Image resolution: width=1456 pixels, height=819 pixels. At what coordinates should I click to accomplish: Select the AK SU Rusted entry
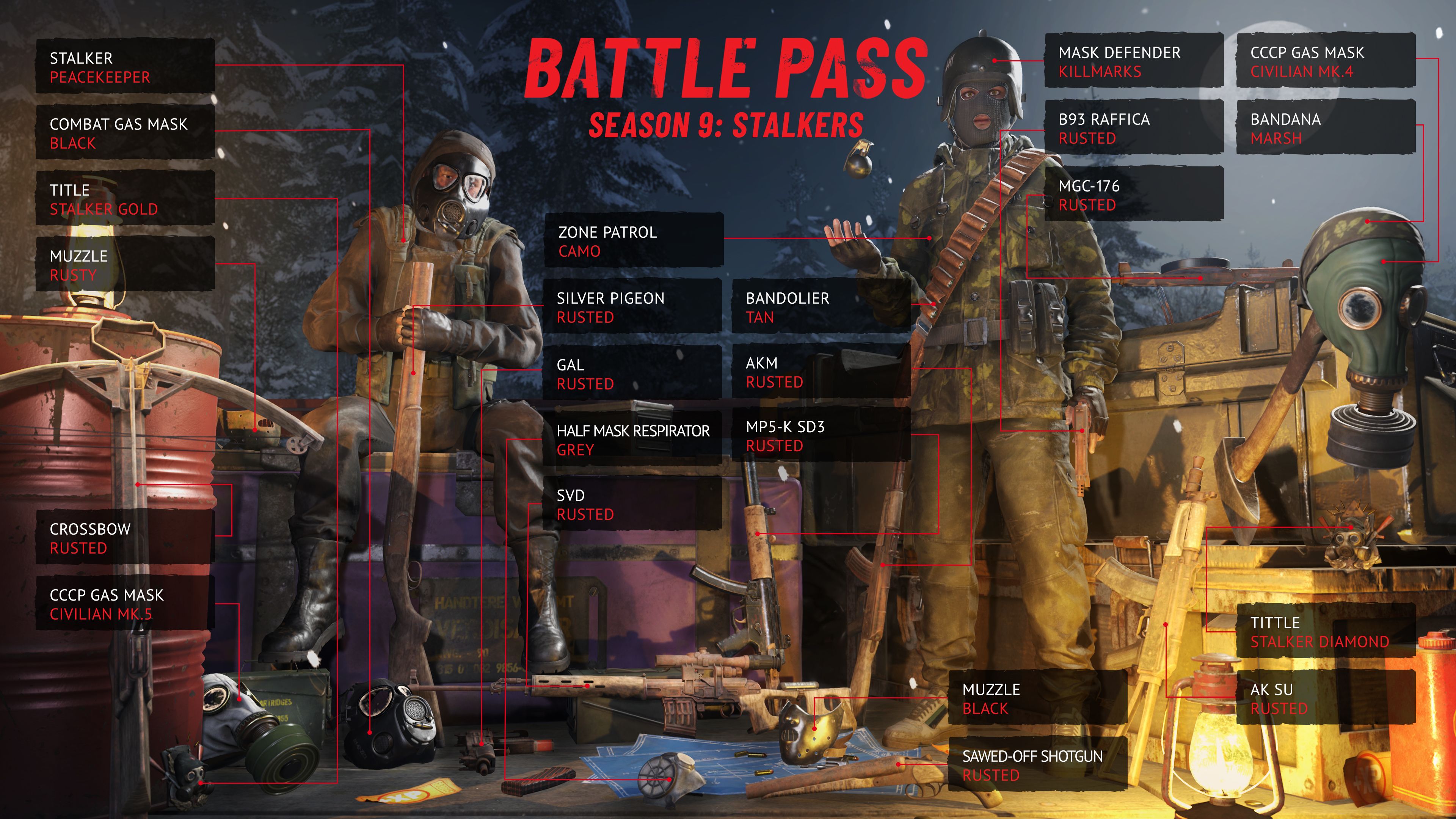pos(1326,698)
